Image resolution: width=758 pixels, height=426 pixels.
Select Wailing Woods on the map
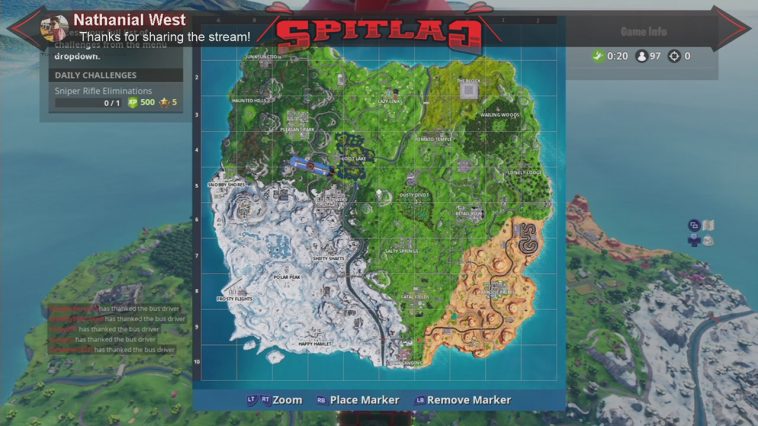[499, 114]
